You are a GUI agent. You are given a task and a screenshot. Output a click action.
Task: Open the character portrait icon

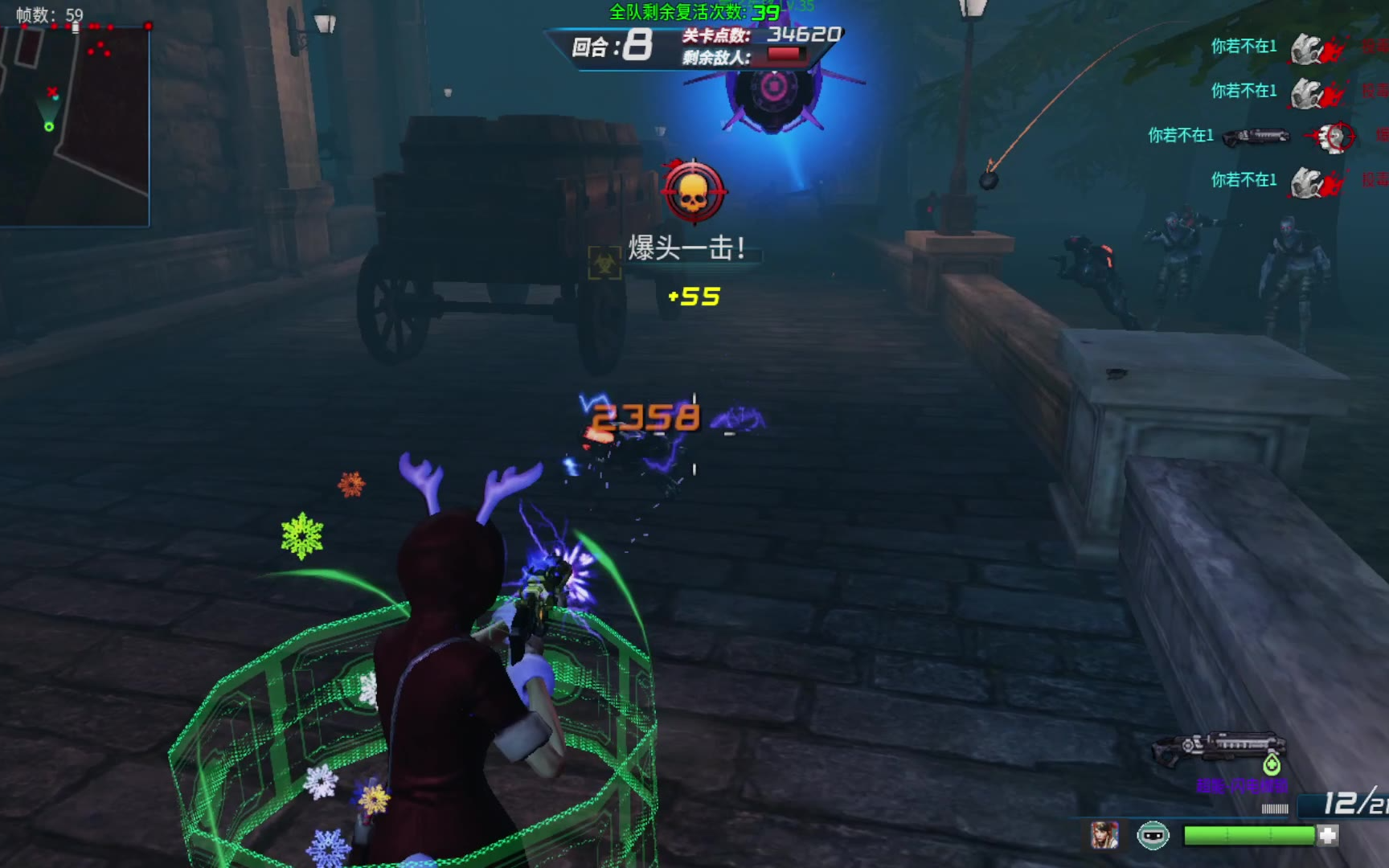point(1104,836)
